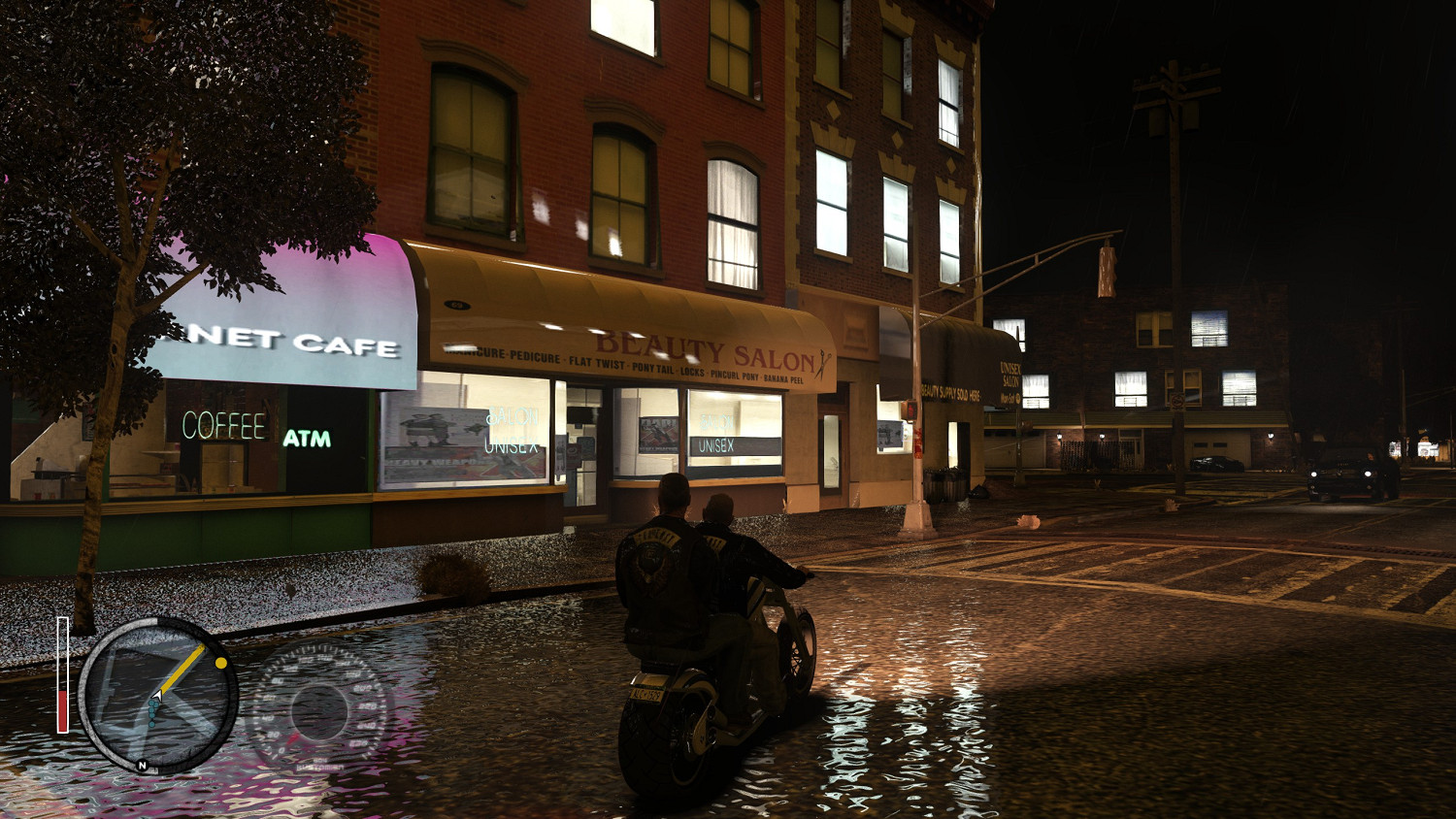Select the yellow waypoint dot on the radar
1456x819 pixels.
click(x=221, y=663)
